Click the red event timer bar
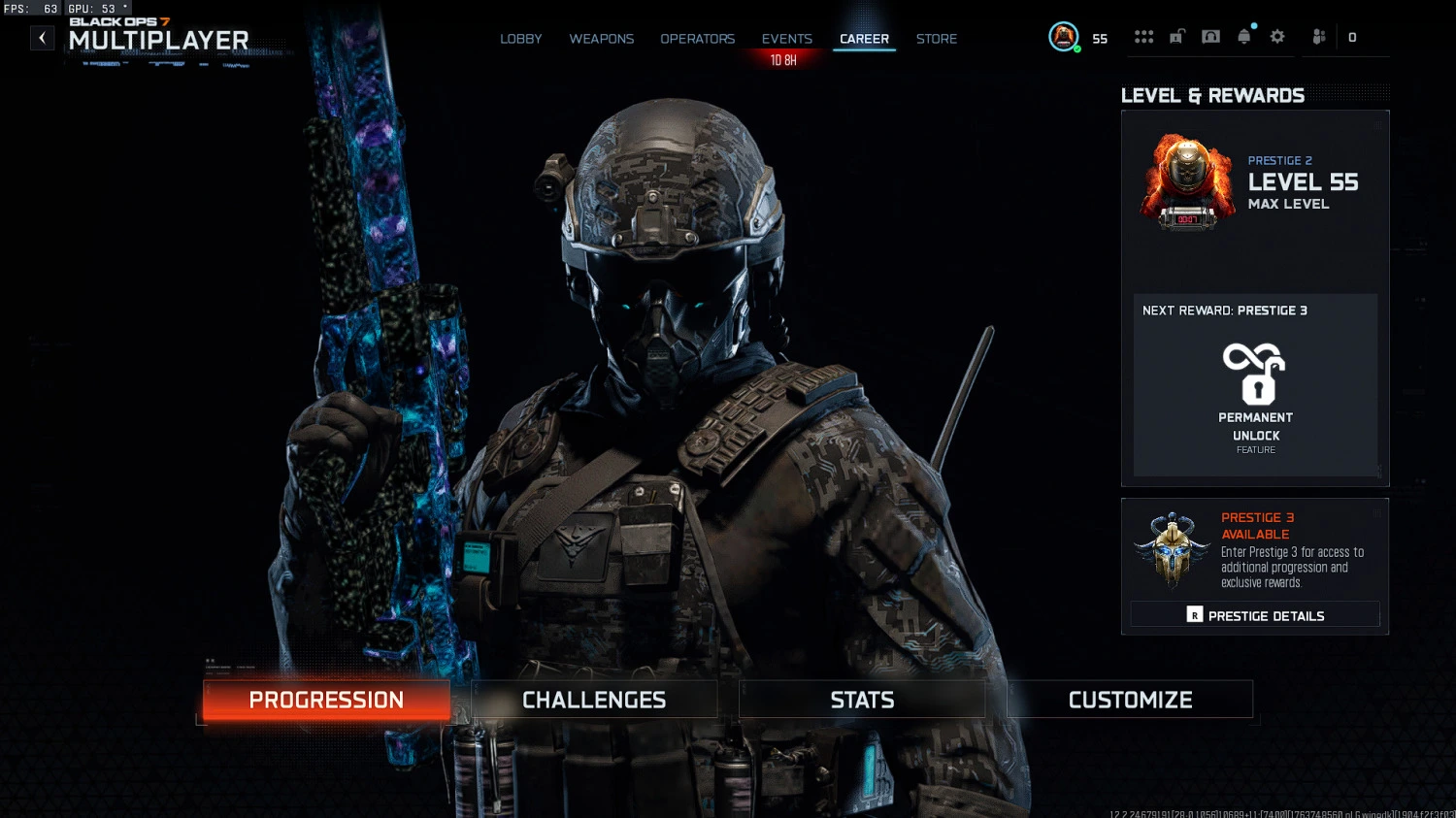This screenshot has width=1456, height=818. [782, 58]
